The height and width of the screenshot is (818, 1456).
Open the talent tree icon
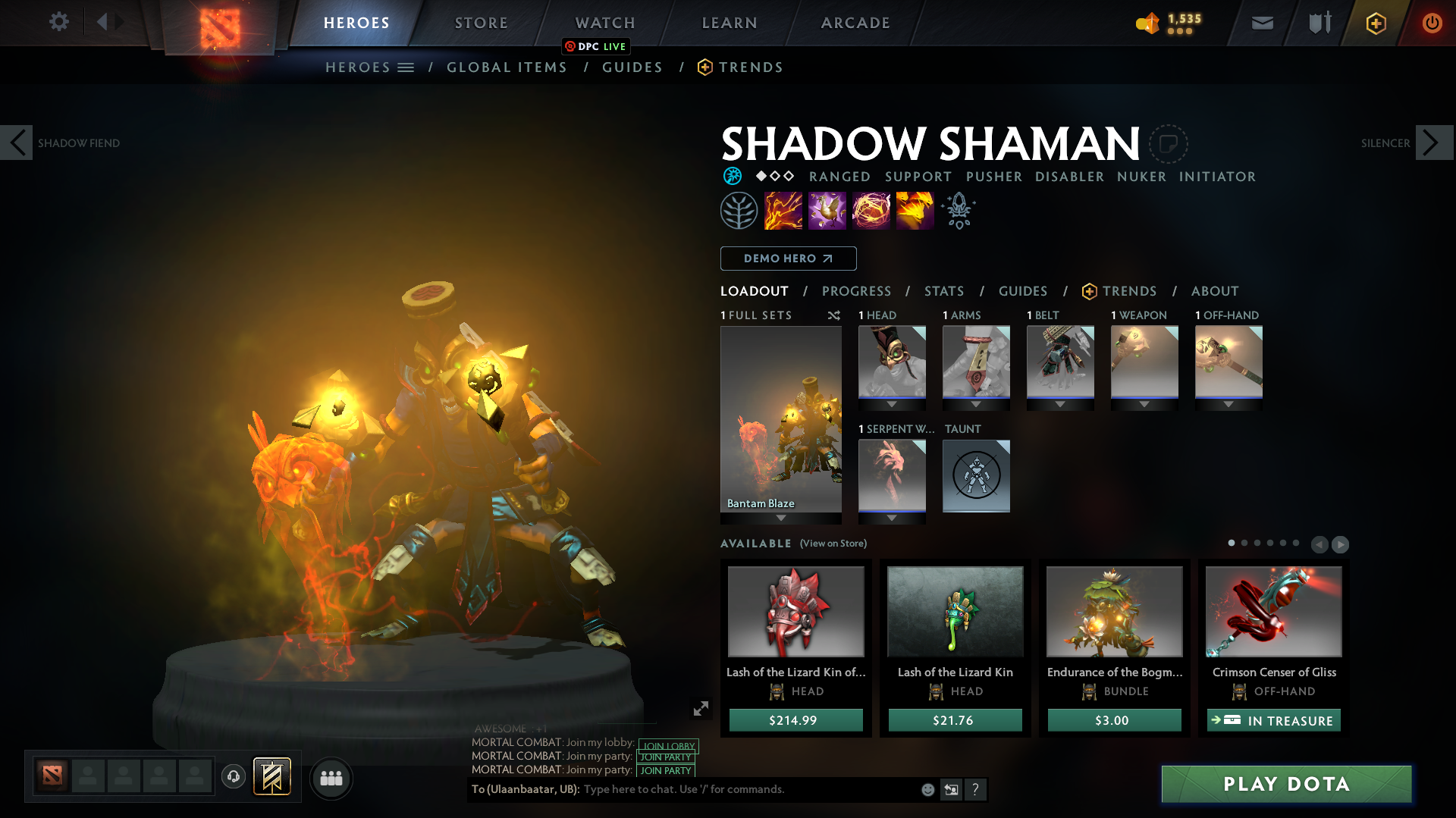pyautogui.click(x=739, y=210)
